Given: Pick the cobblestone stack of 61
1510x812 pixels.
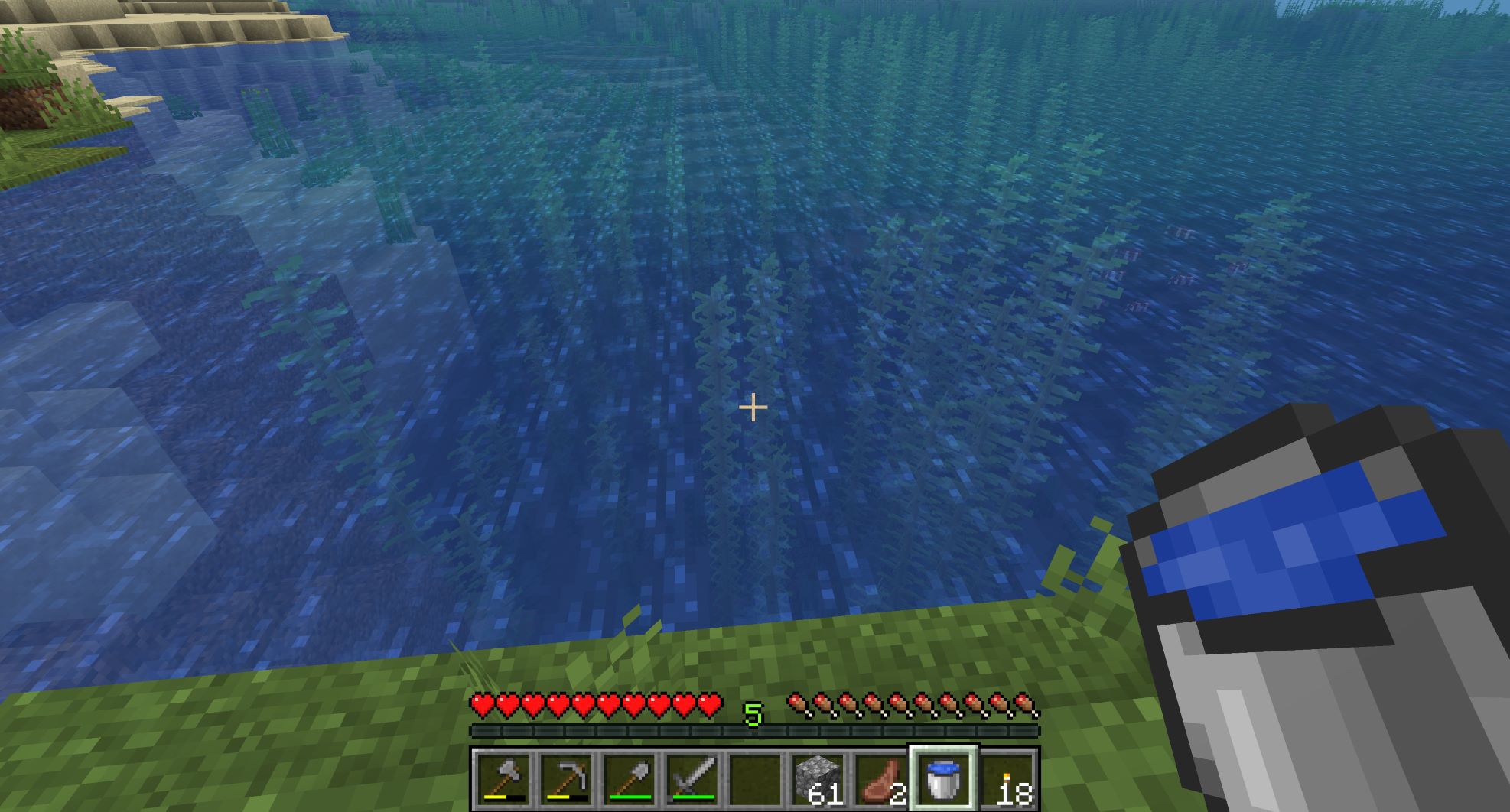Looking at the screenshot, I should (817, 778).
